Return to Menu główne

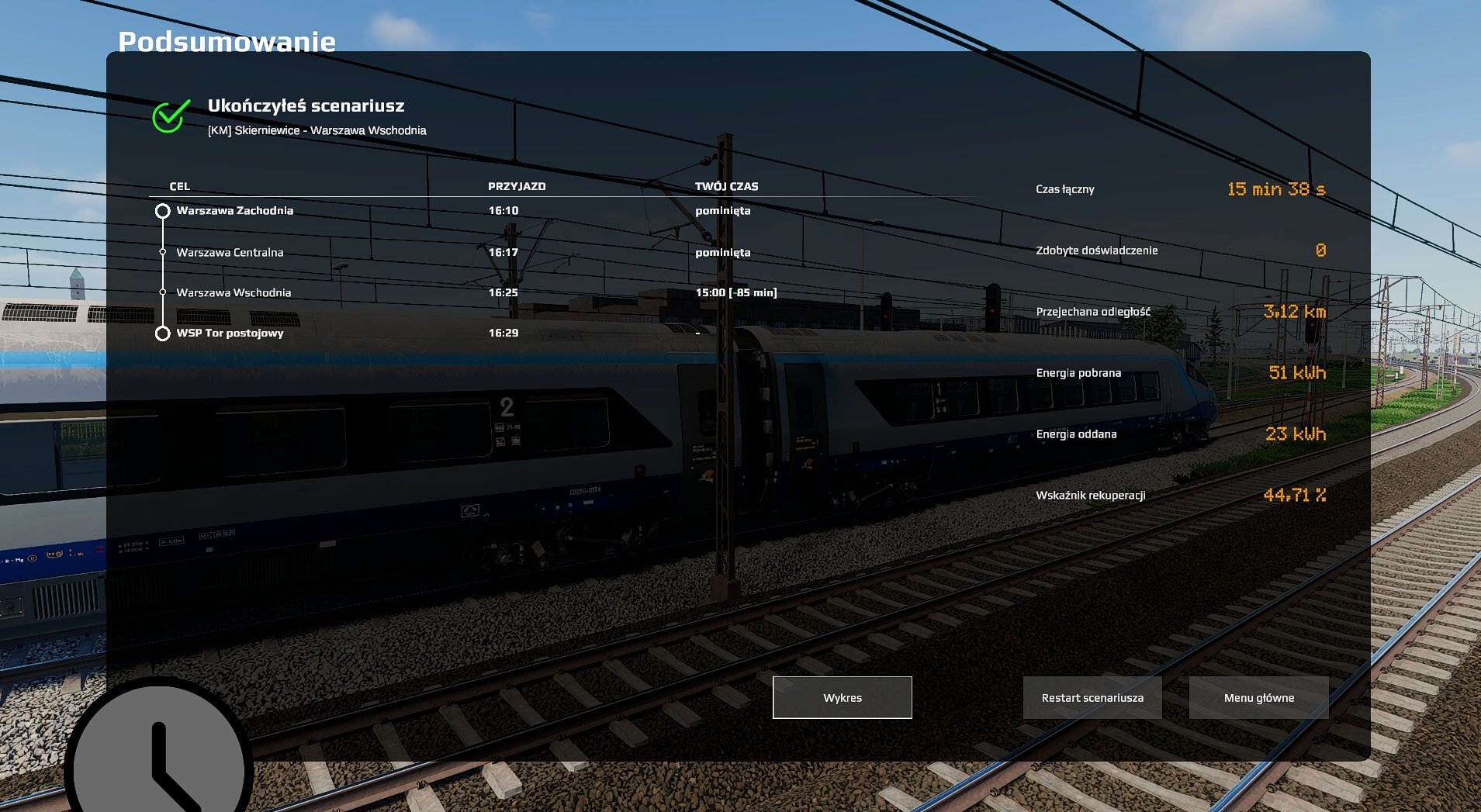point(1258,697)
